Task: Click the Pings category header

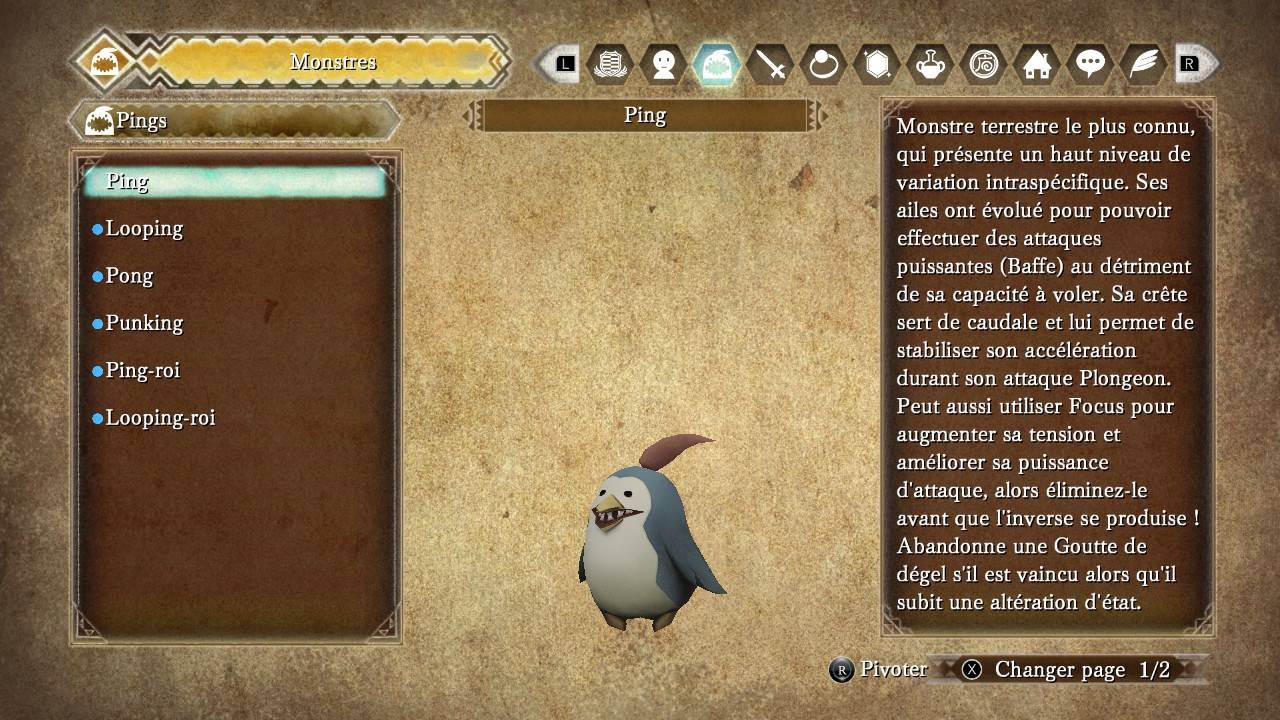Action: tap(235, 121)
